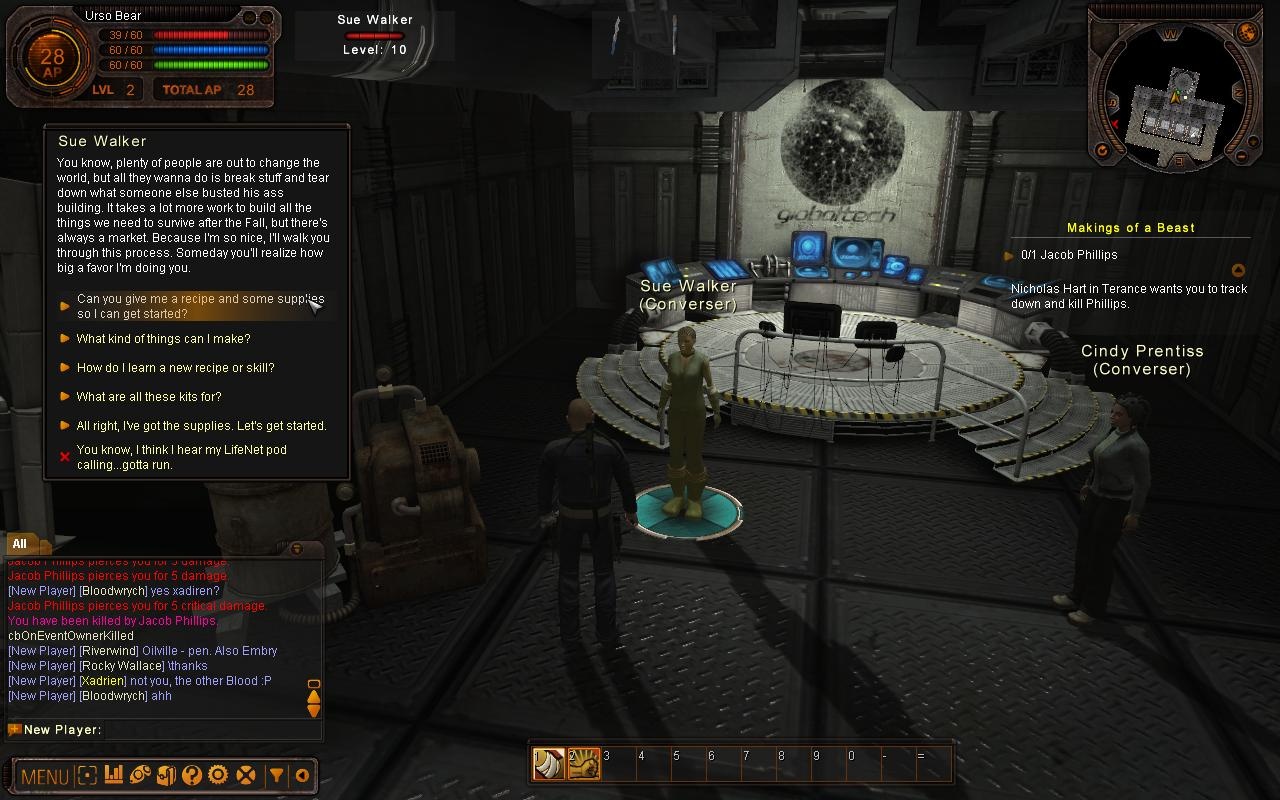The width and height of the screenshot is (1280, 800).
Task: Select the 0/1 Jacob Phillips objective
Action: click(1068, 255)
